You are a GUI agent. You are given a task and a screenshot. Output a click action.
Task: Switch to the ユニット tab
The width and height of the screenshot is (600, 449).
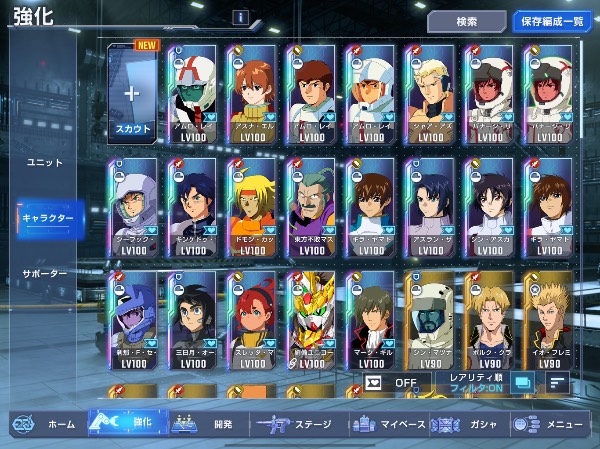coord(43,162)
